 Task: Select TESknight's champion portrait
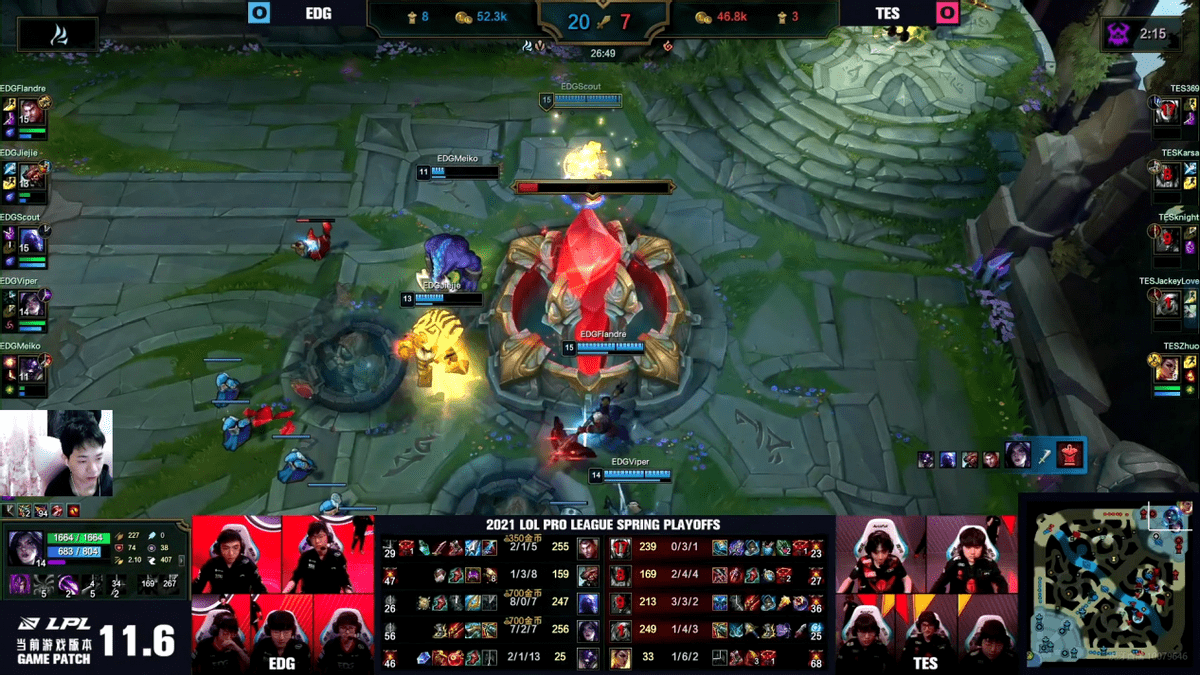[x=1167, y=240]
